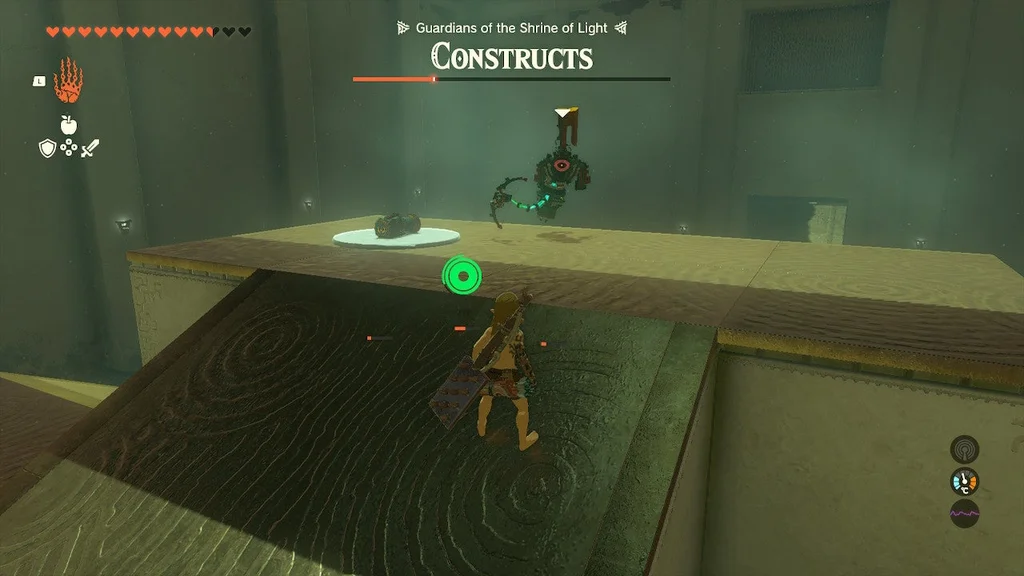1024x576 pixels.
Task: Select the apple food quick-item icon
Action: (x=68, y=125)
